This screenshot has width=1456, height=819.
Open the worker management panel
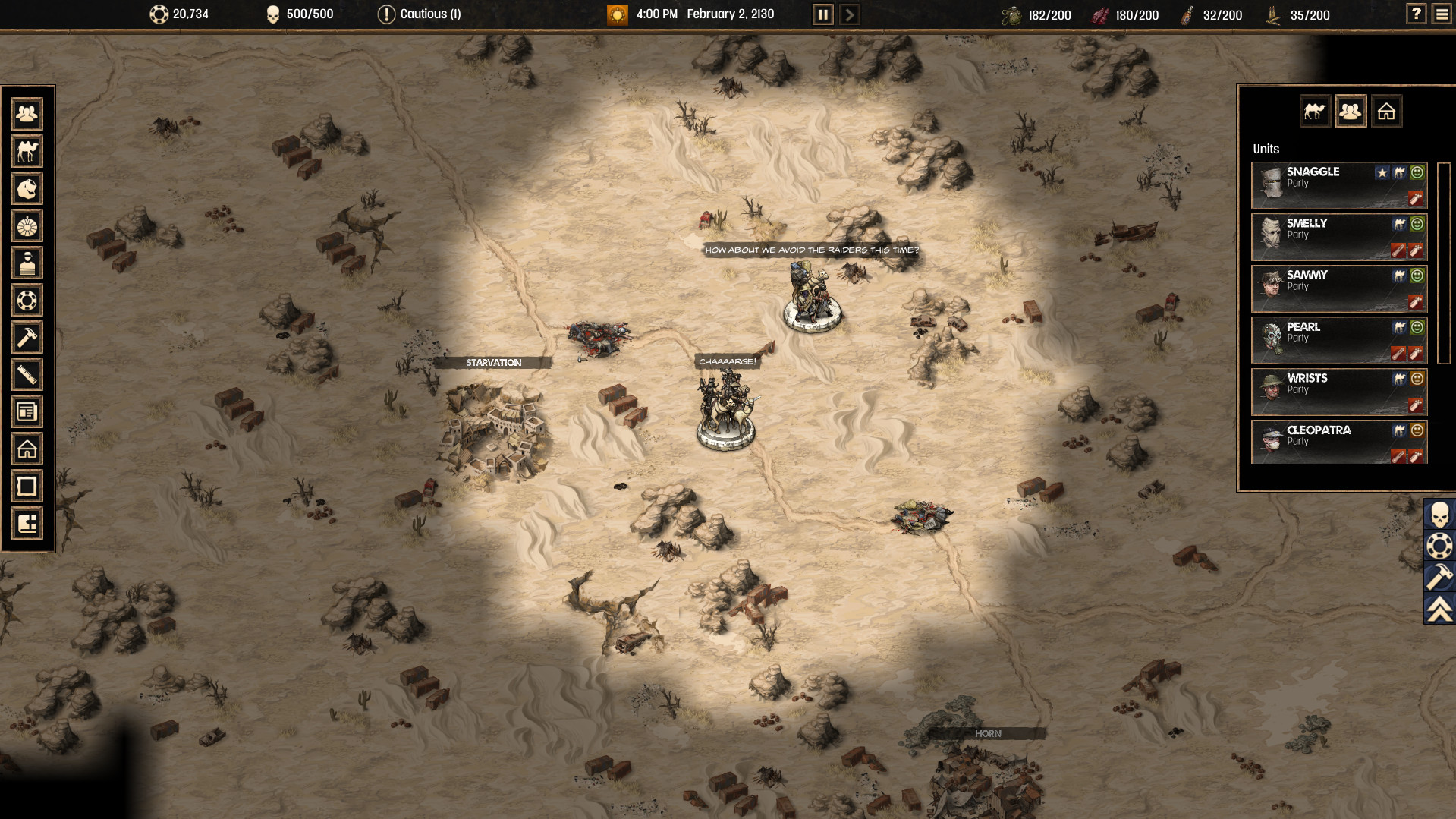click(x=27, y=113)
